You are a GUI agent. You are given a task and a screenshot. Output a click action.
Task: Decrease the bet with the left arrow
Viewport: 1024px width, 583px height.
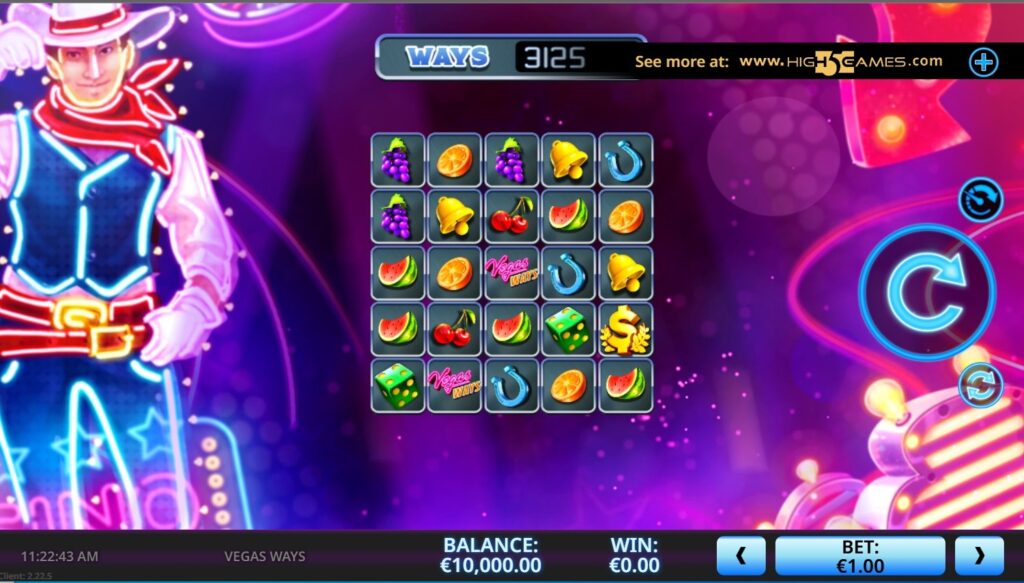click(741, 556)
